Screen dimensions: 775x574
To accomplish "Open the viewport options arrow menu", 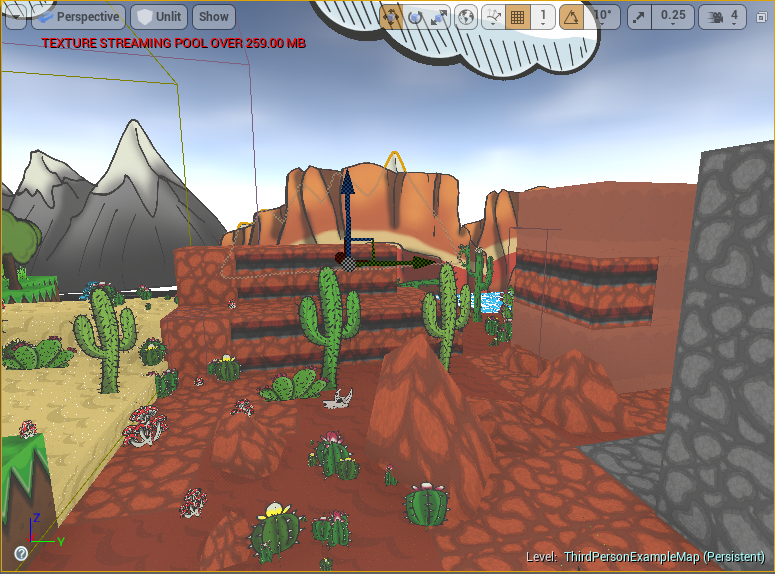I will [x=15, y=17].
